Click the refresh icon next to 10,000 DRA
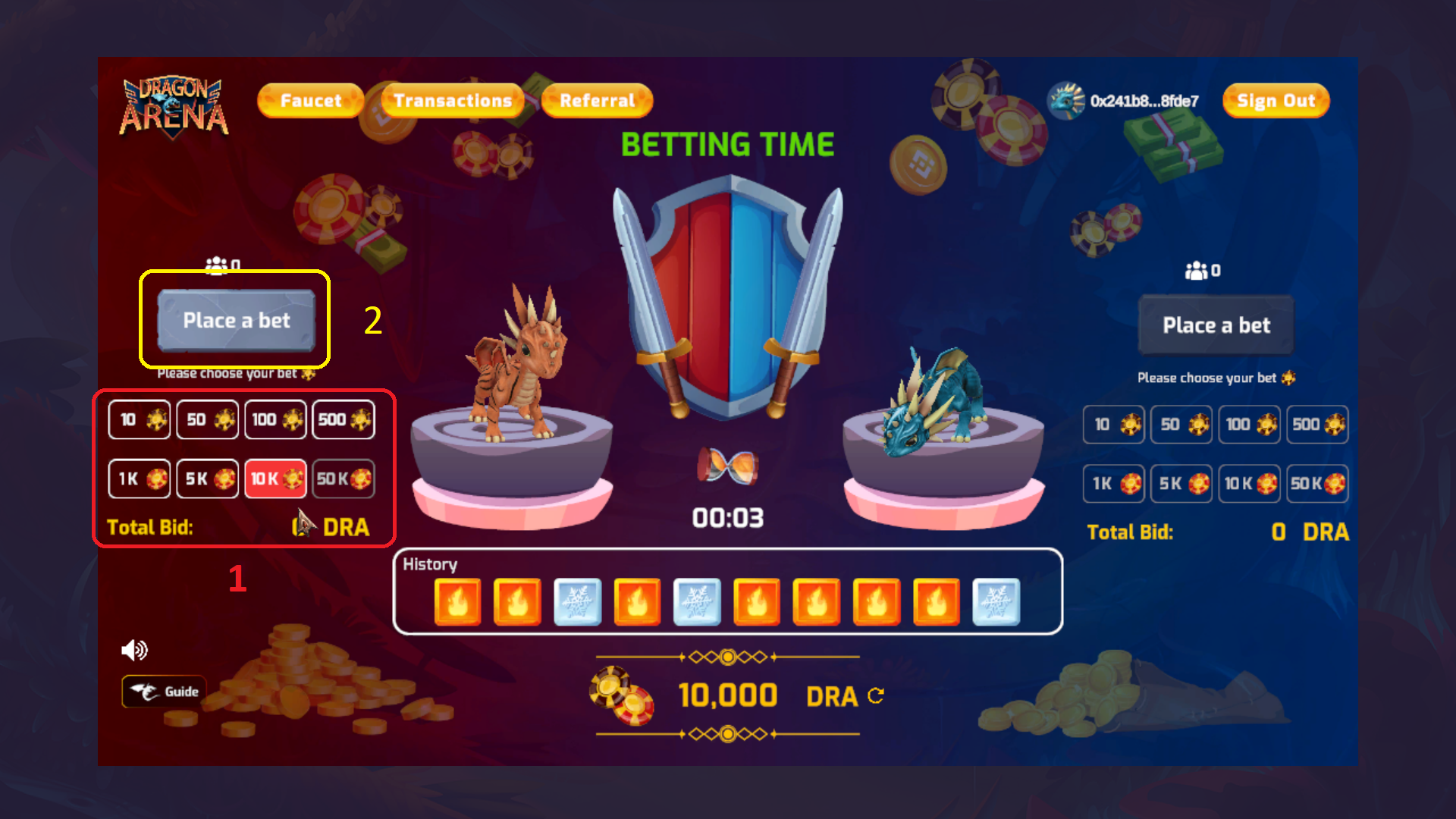 [877, 698]
